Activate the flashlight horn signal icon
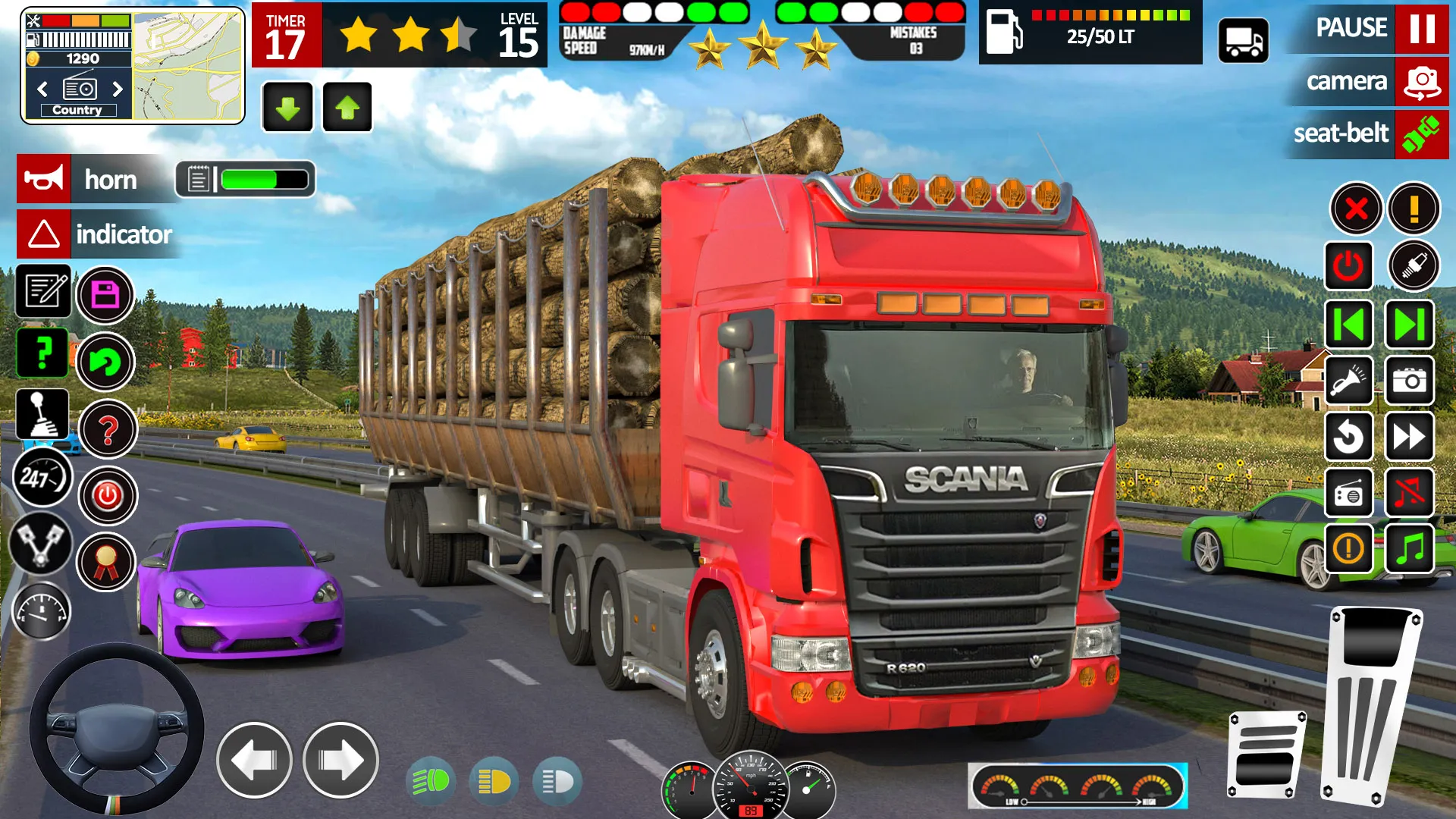The width and height of the screenshot is (1456, 819). 1349,381
